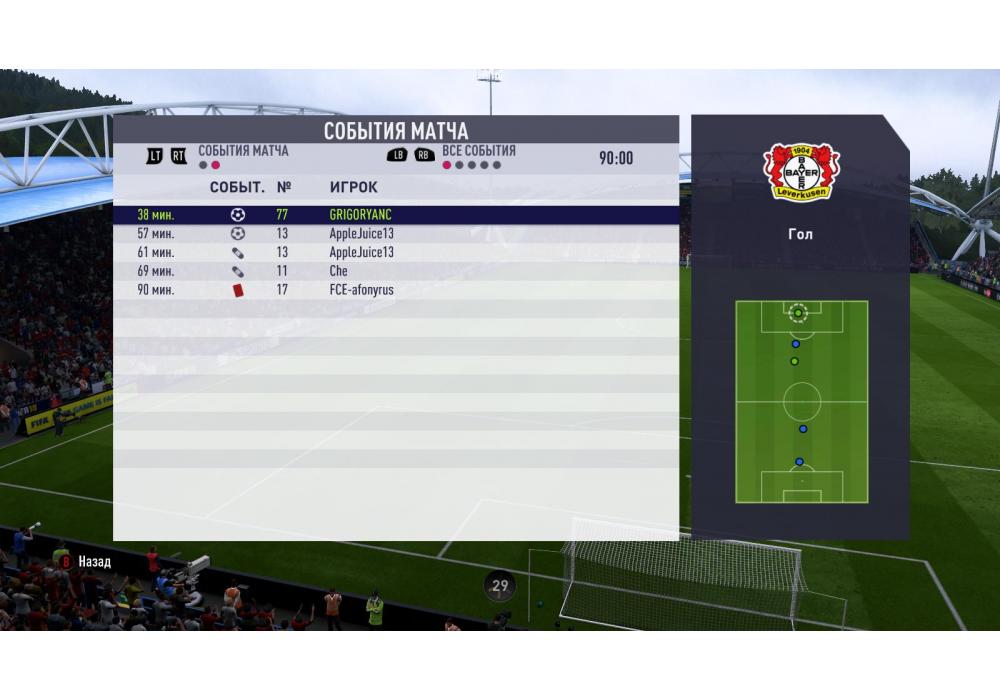Go back with the Назад option

pos(88,562)
